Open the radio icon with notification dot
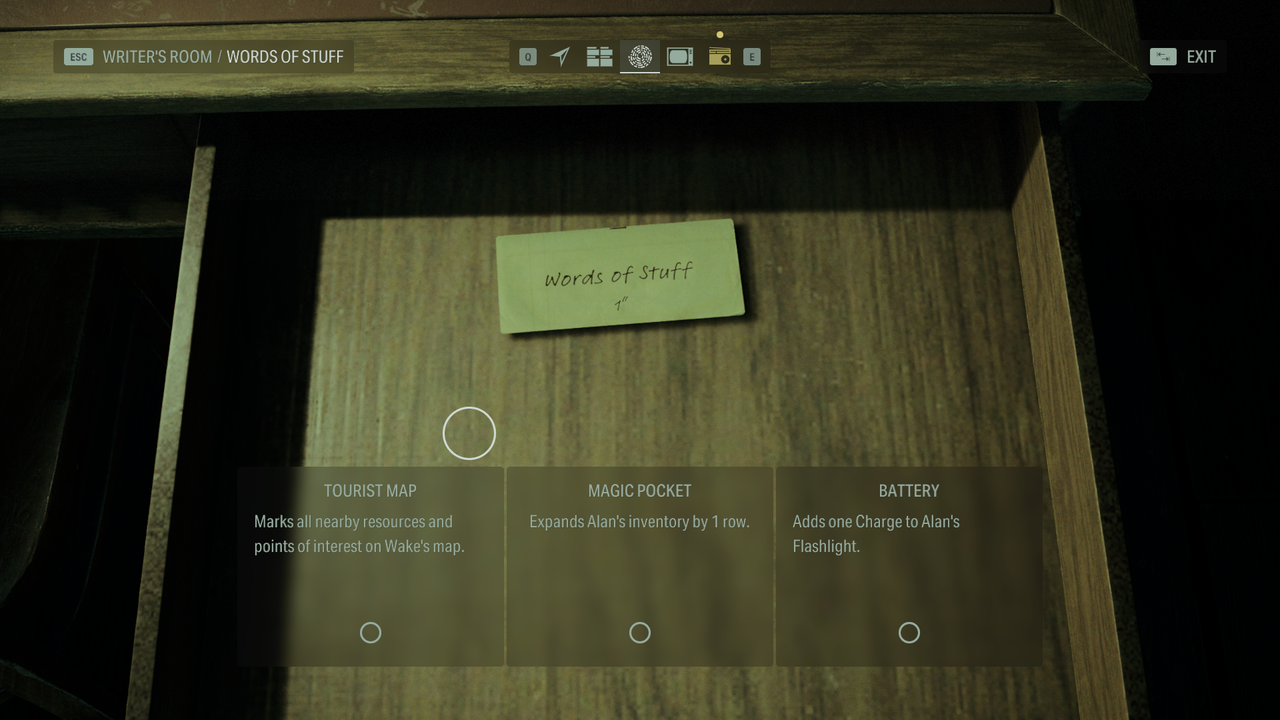Screen dimensions: 1280x720 coord(720,57)
